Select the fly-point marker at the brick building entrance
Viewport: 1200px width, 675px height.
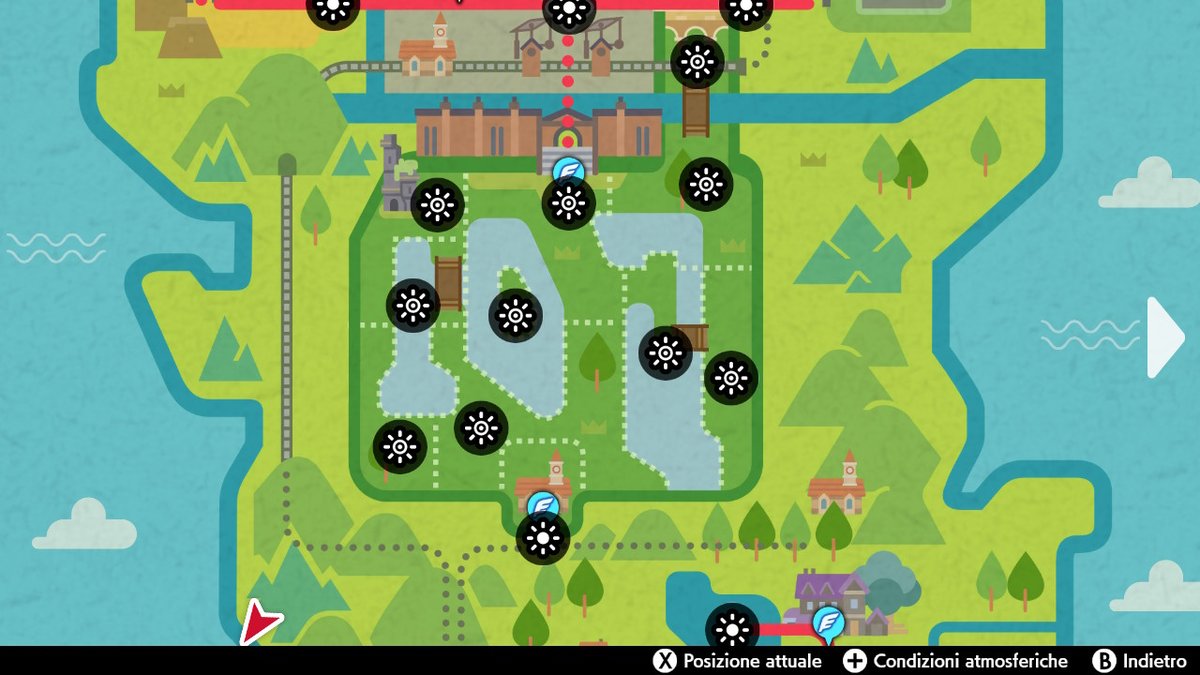[569, 170]
